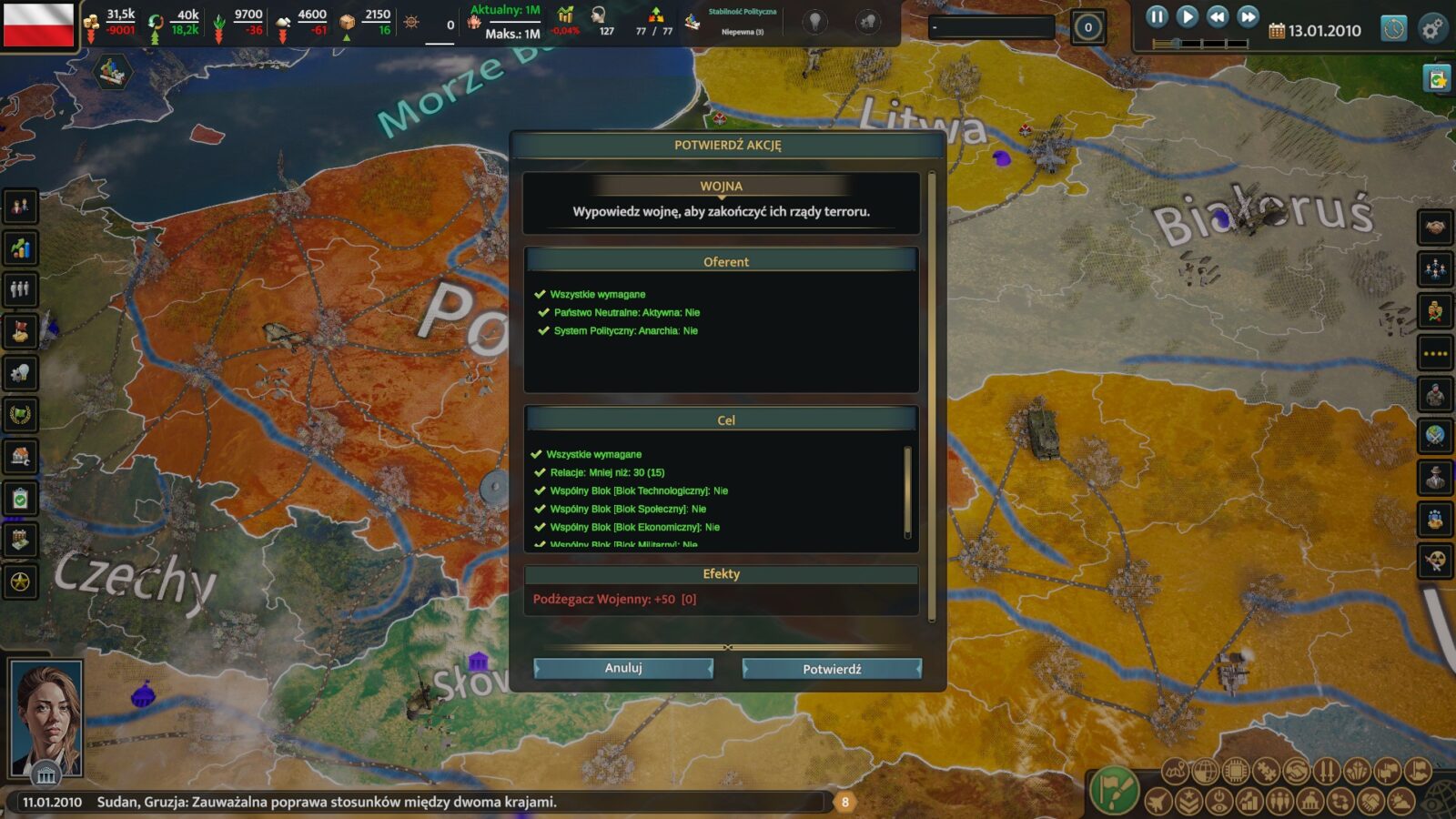
Task: Open the gear and lightbulb research panel
Action: click(x=20, y=372)
